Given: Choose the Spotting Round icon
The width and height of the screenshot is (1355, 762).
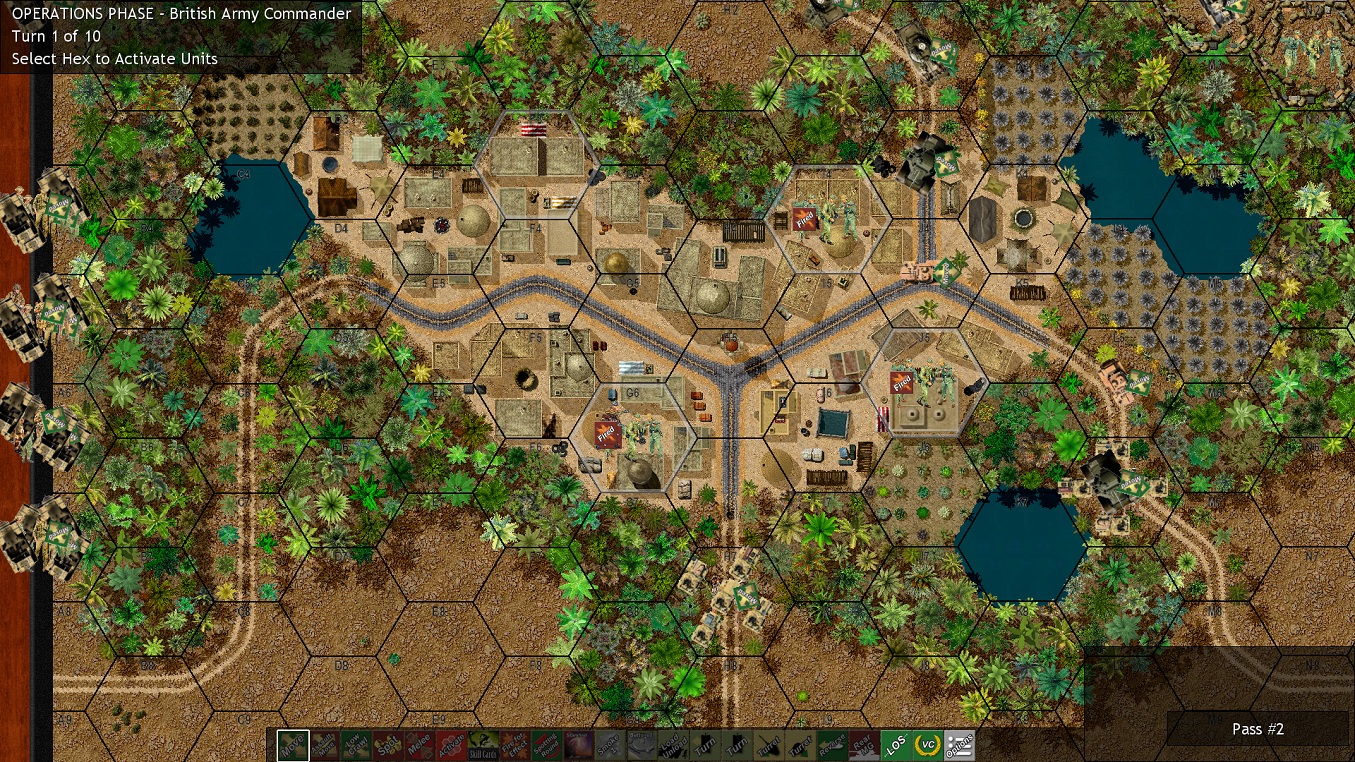Looking at the screenshot, I should coord(547,746).
